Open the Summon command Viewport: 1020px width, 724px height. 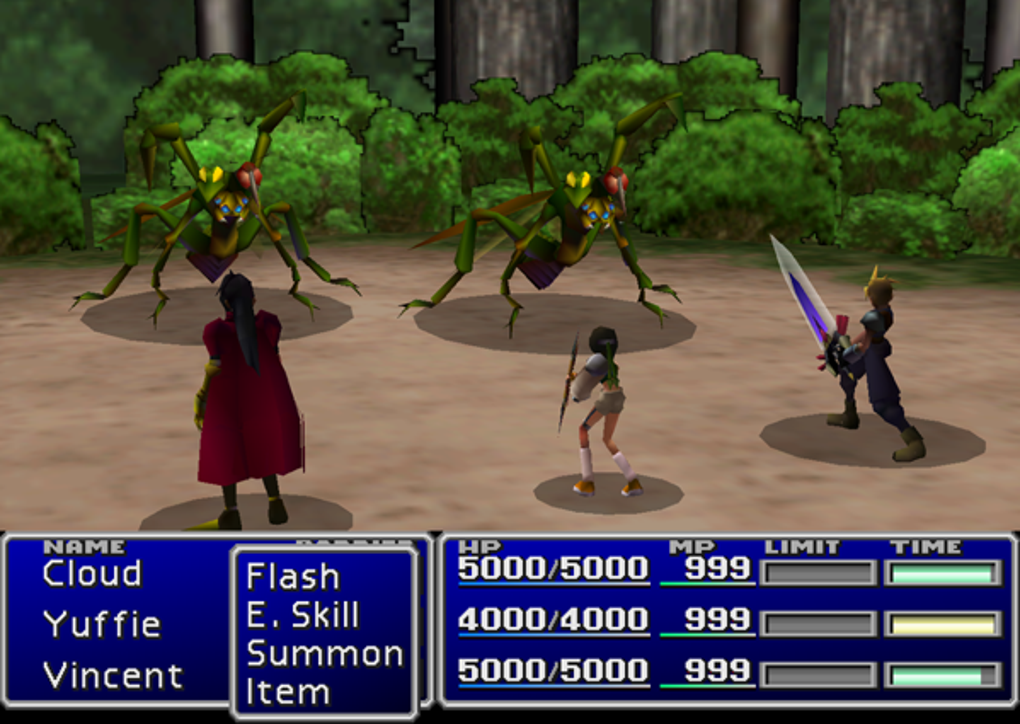324,653
